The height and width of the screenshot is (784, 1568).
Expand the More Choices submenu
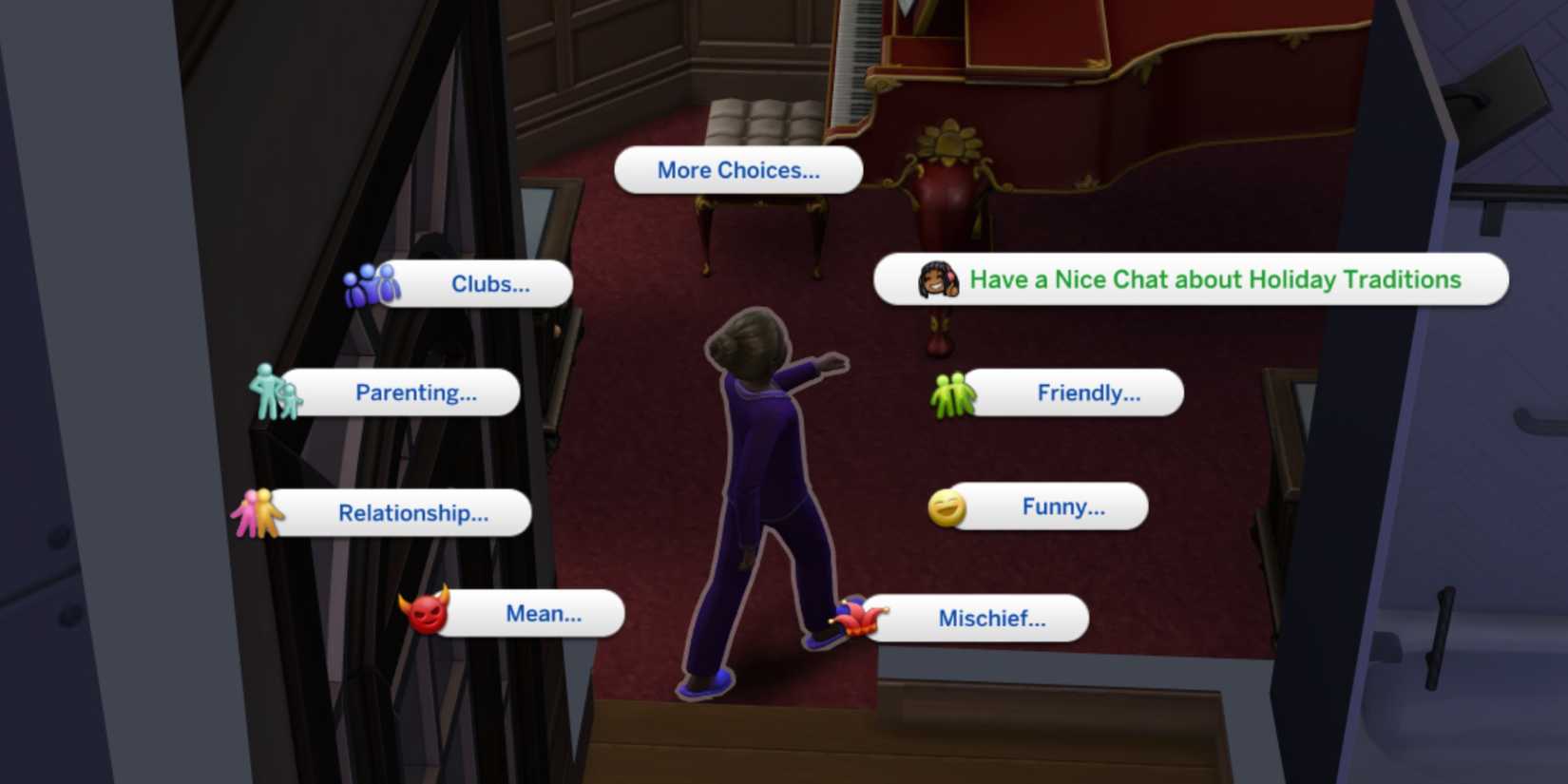(x=738, y=170)
